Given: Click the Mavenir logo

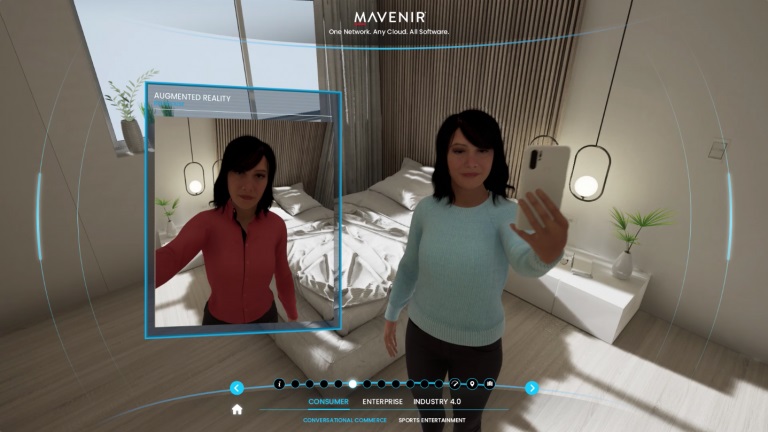Looking at the screenshot, I should click(389, 18).
